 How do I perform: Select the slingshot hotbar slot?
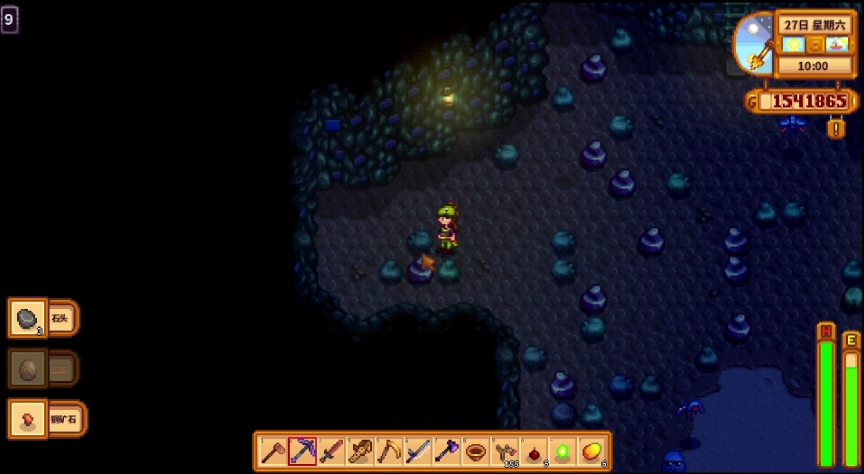[505, 452]
